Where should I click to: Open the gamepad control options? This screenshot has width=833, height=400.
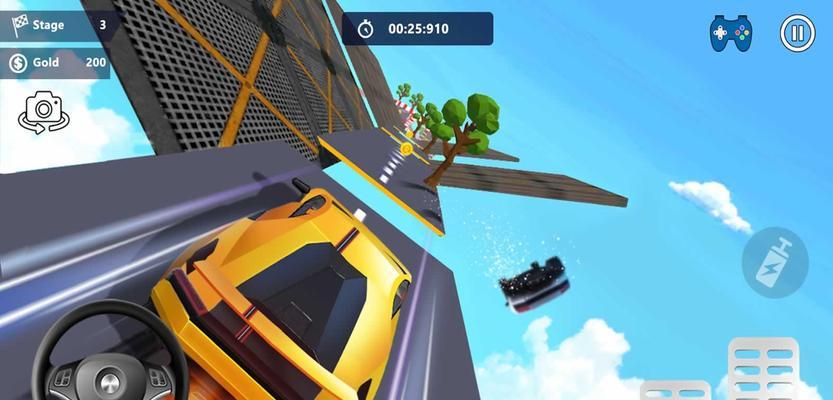tap(731, 33)
